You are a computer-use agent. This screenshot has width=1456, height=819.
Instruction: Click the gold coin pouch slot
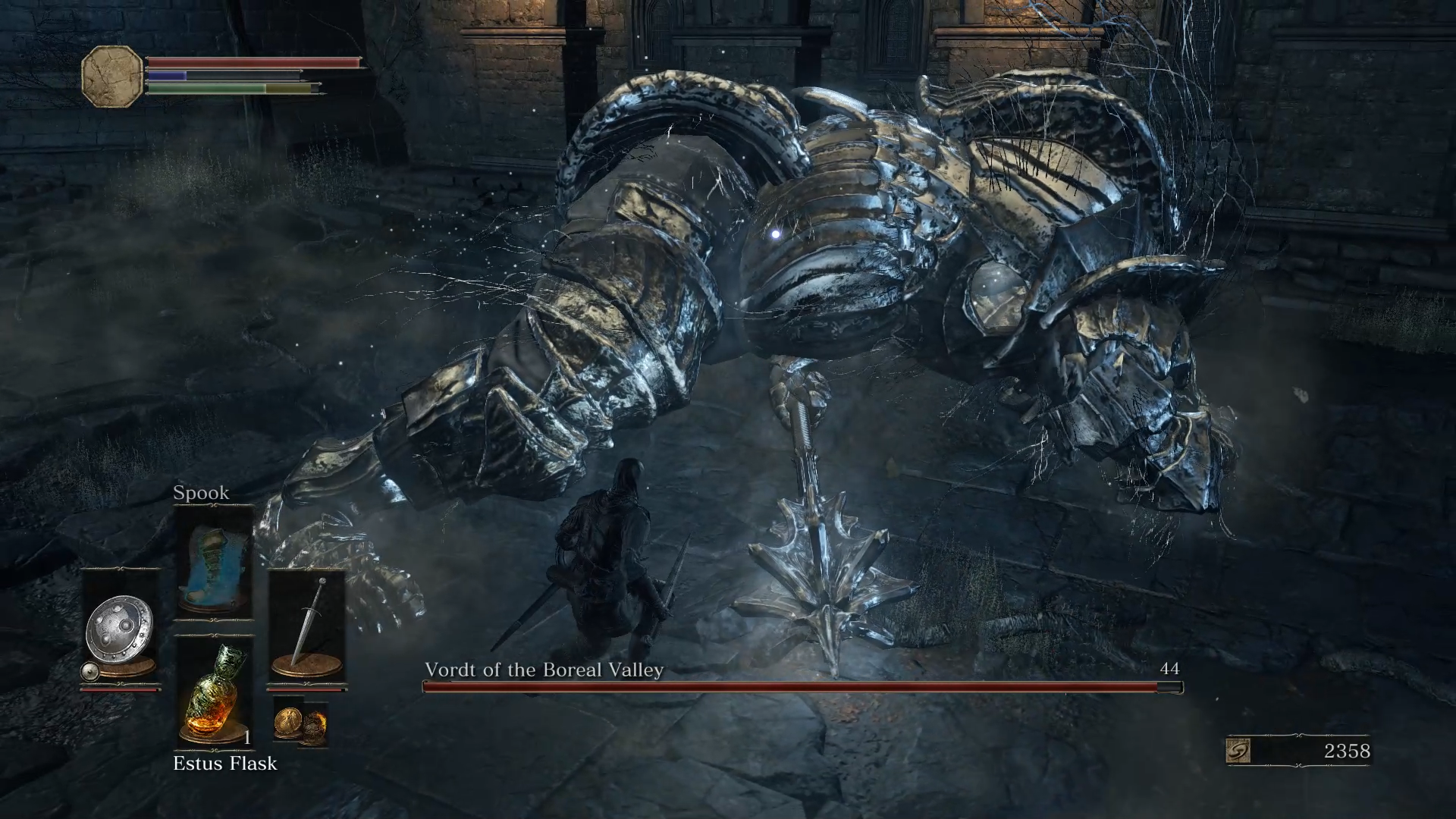tap(300, 721)
